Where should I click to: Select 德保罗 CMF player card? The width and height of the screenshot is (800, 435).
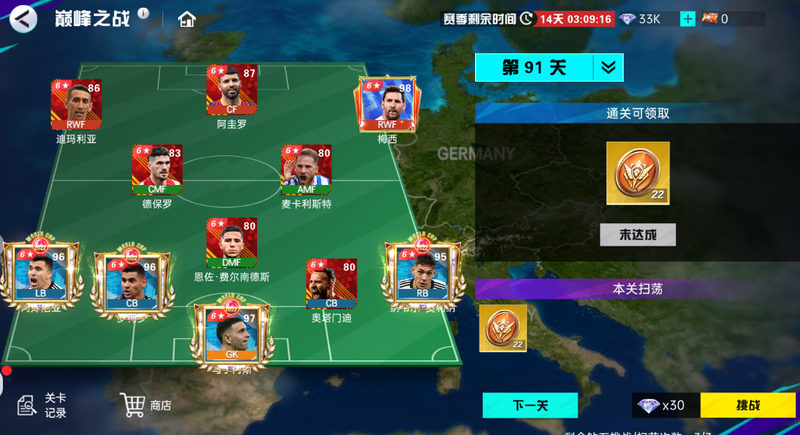157,171
